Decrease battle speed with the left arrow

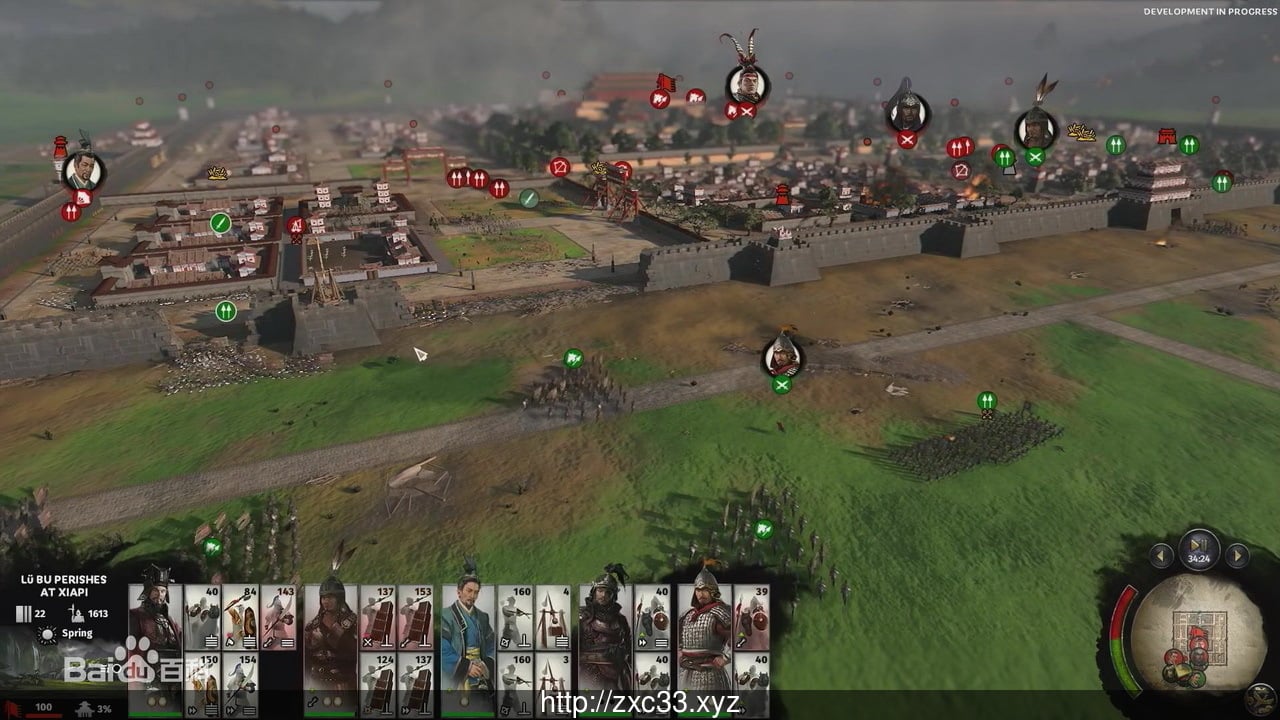(1161, 556)
